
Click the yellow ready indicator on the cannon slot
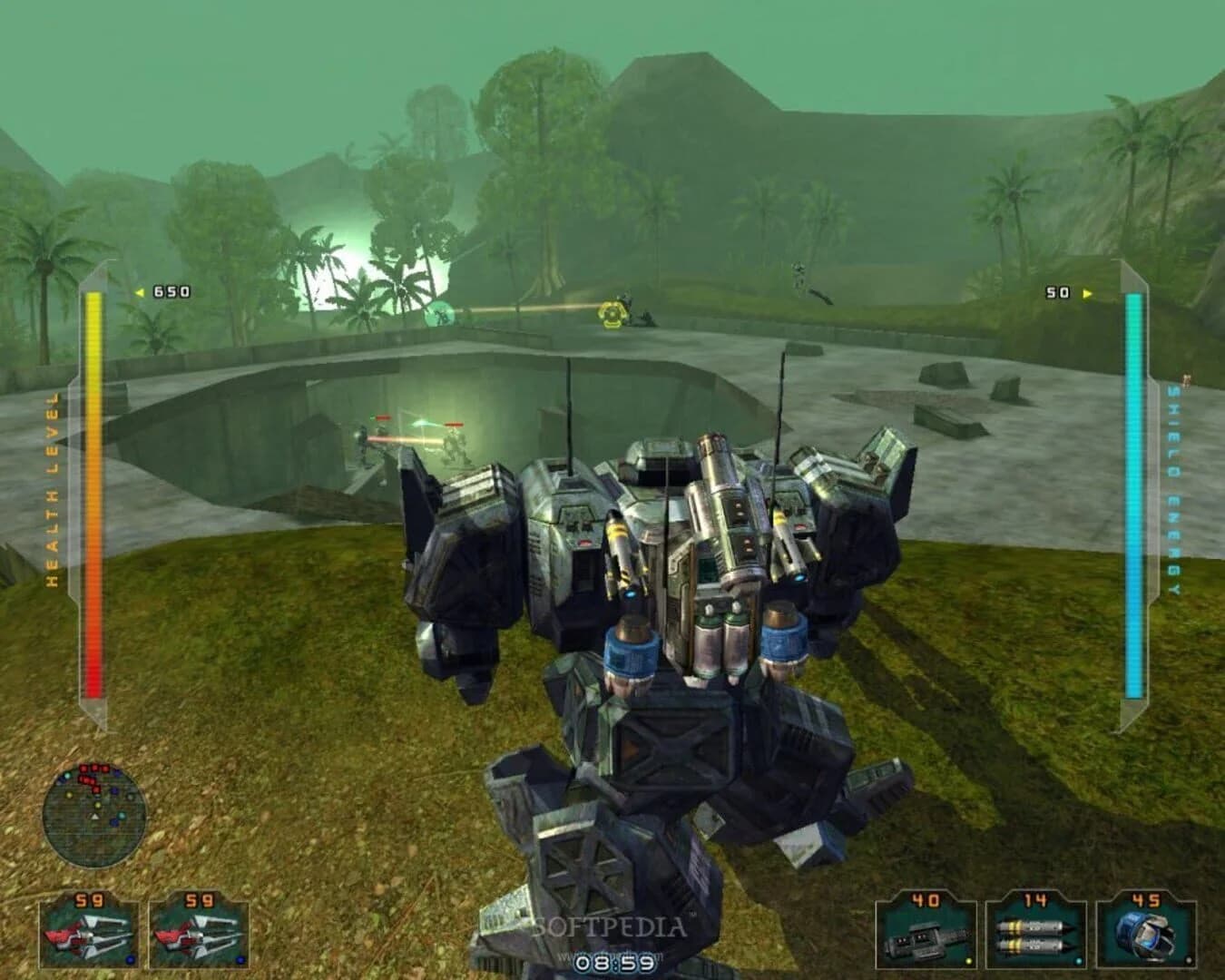(967, 960)
